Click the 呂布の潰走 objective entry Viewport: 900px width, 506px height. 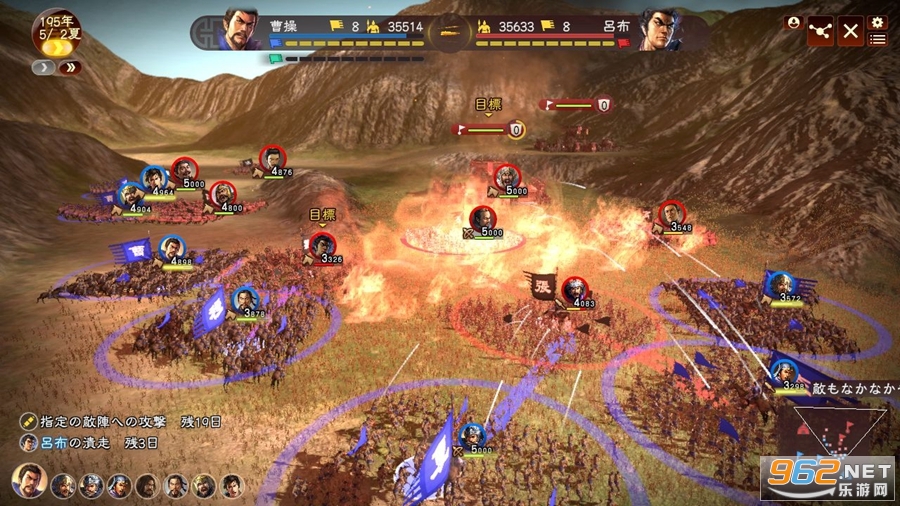[x=82, y=442]
